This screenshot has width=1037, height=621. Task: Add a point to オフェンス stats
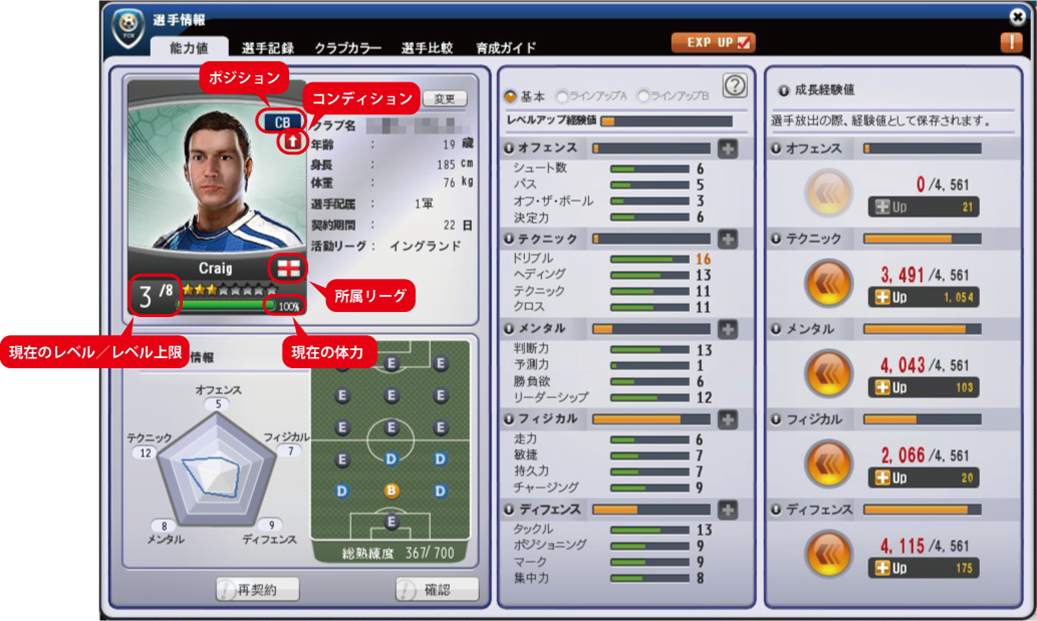727,149
